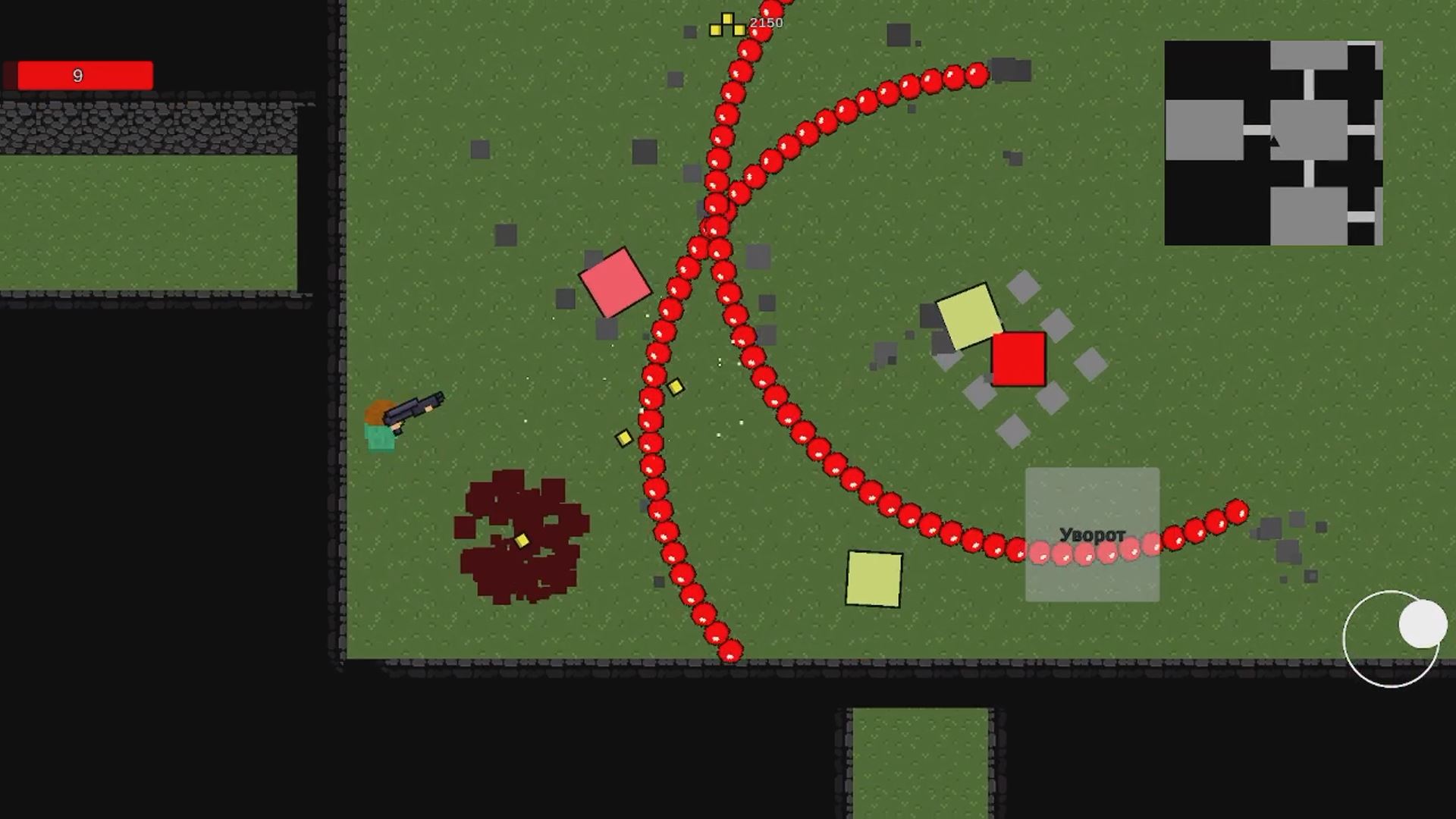Click the on-screen joystick control

[x=1394, y=641]
